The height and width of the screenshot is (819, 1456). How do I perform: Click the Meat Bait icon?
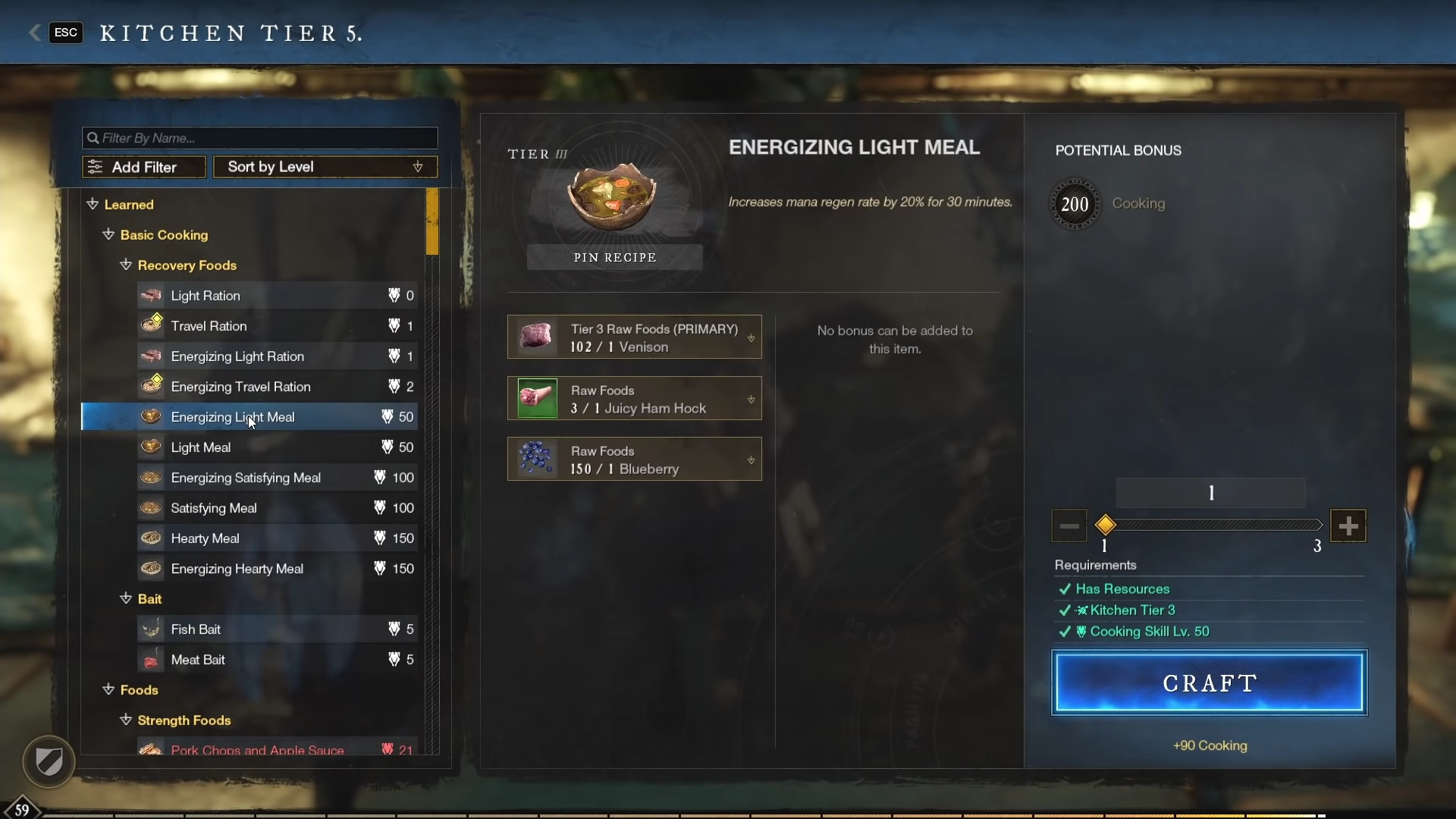151,659
